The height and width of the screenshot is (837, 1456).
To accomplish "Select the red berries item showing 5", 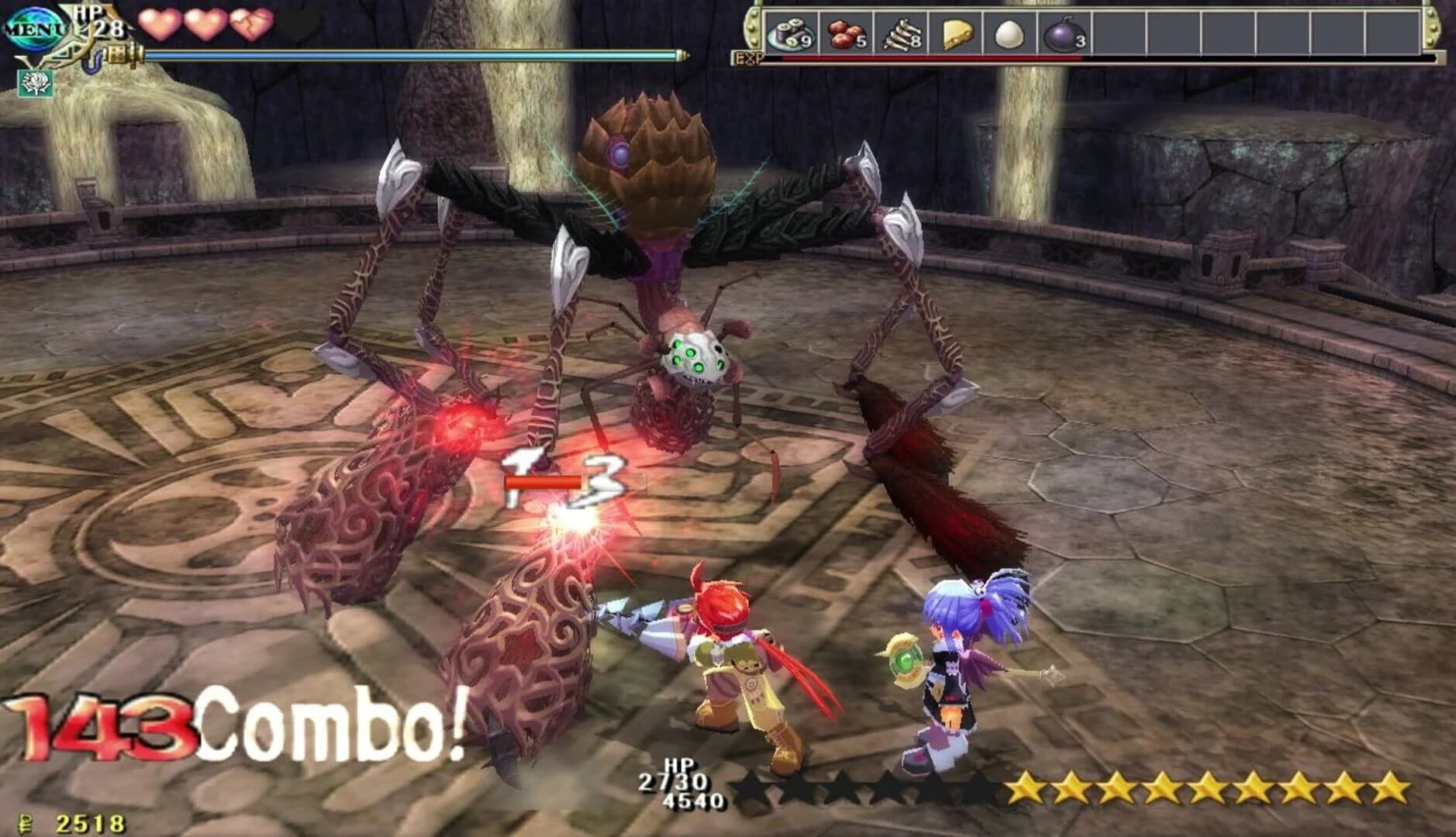I will coord(845,33).
